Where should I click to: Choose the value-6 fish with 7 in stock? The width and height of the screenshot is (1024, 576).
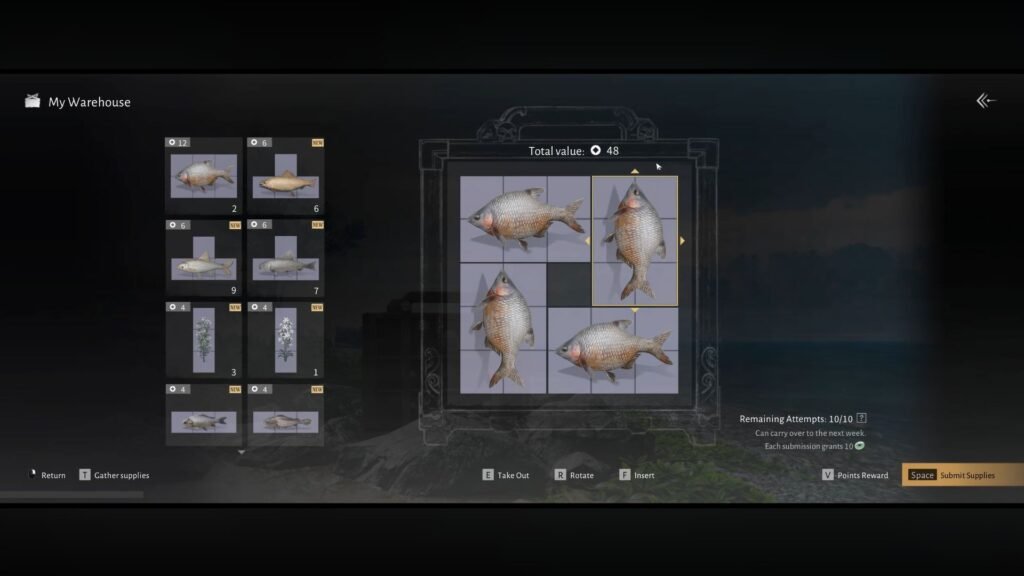coord(286,259)
